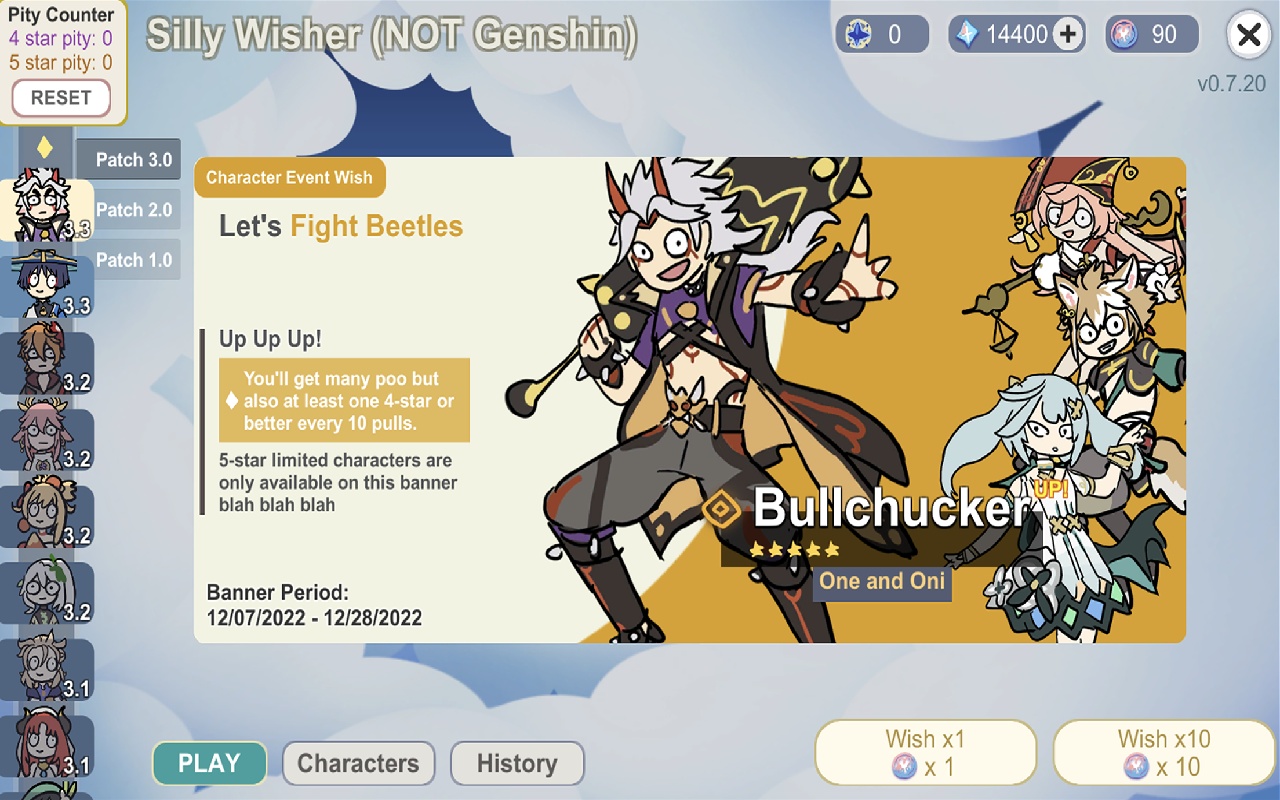Click the starglitter currency icon showing 0

(857, 35)
